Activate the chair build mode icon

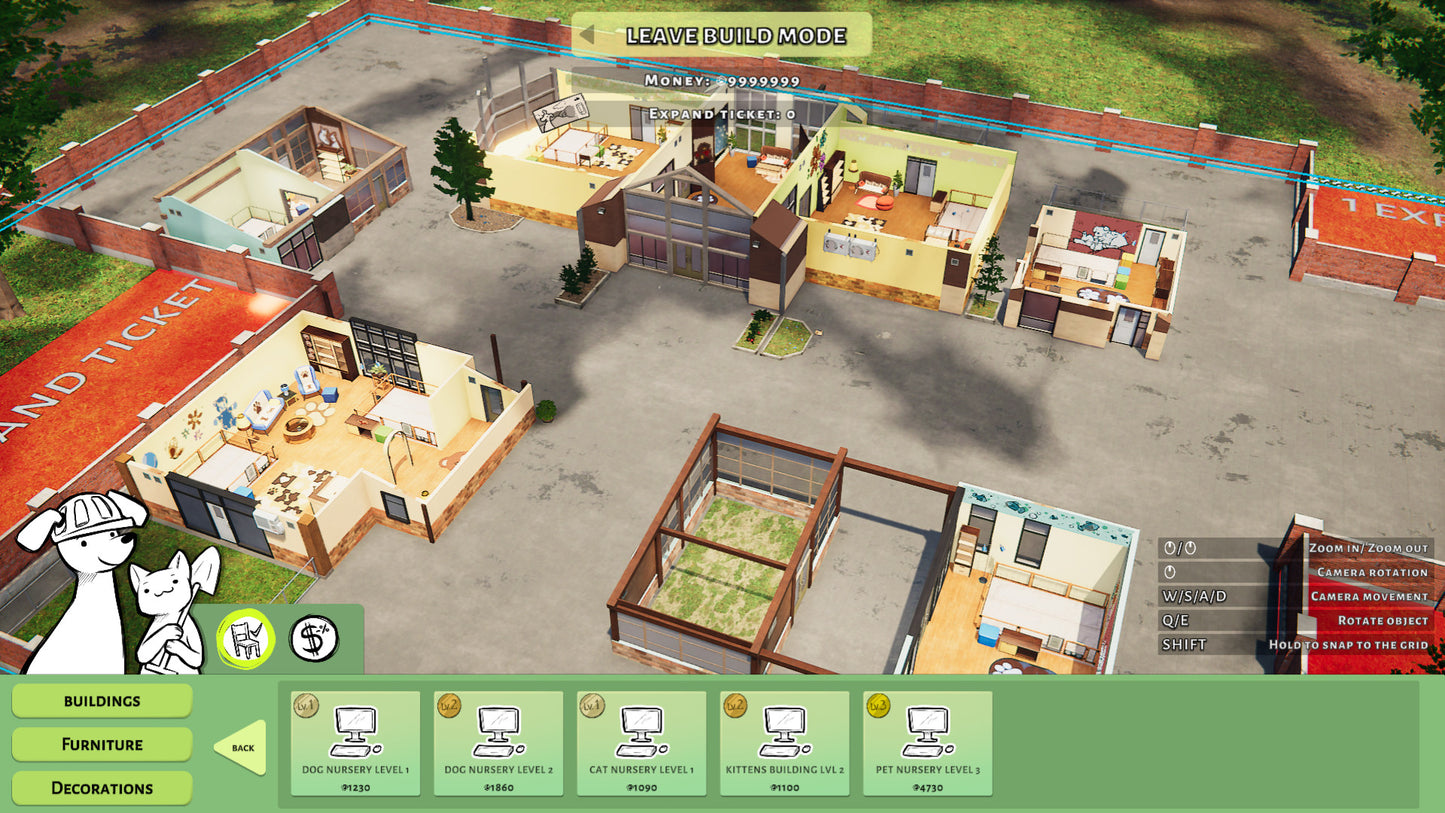coord(246,639)
